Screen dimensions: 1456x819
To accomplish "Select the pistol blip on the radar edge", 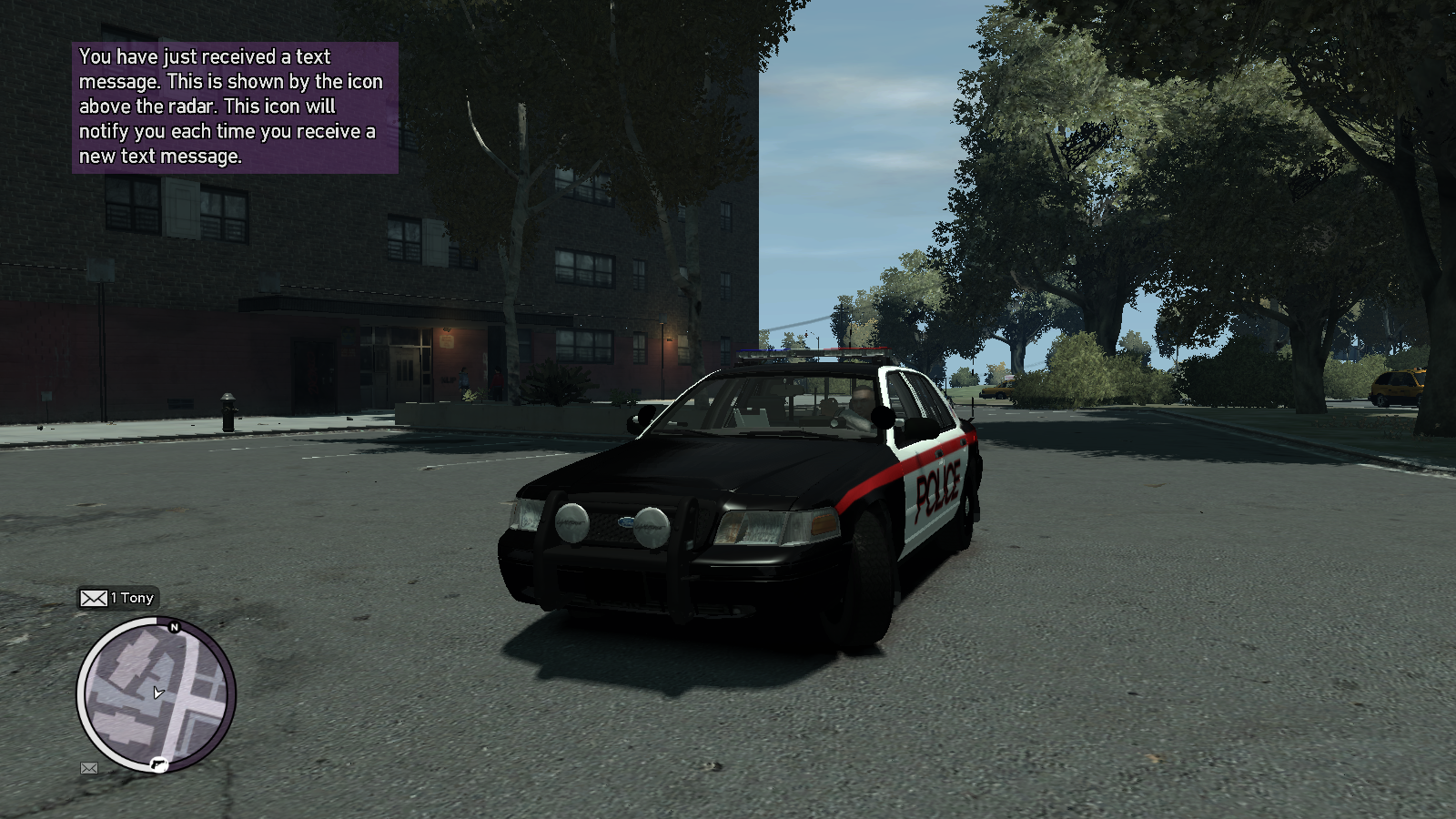I will coord(158,764).
